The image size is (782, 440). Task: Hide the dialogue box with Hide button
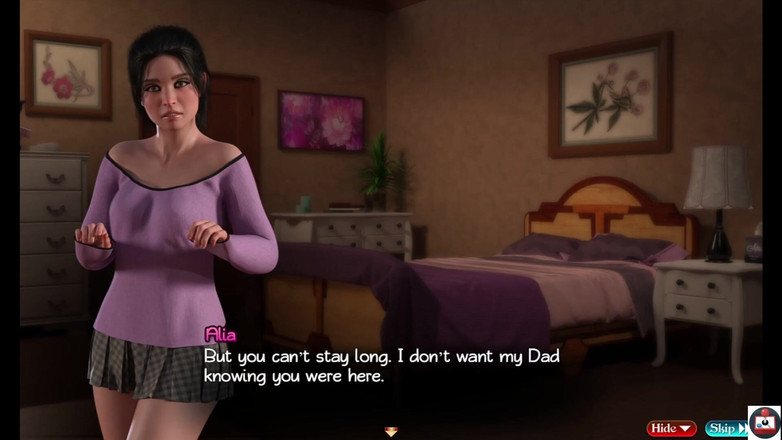(x=671, y=428)
